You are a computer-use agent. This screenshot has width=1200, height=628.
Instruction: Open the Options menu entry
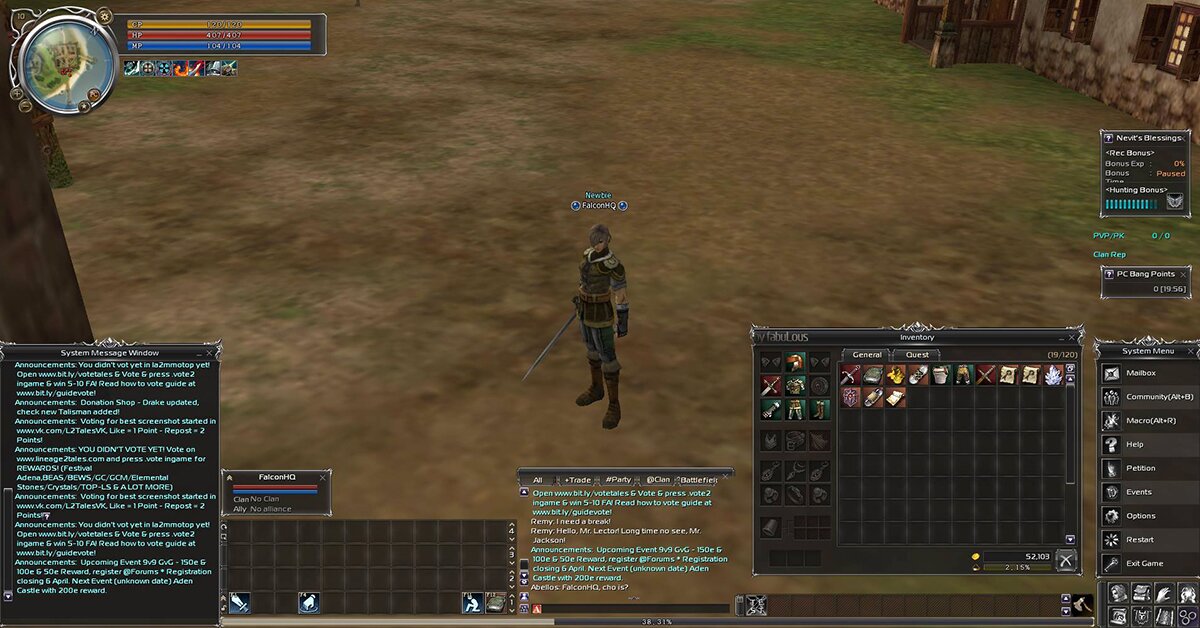pyautogui.click(x=1140, y=516)
